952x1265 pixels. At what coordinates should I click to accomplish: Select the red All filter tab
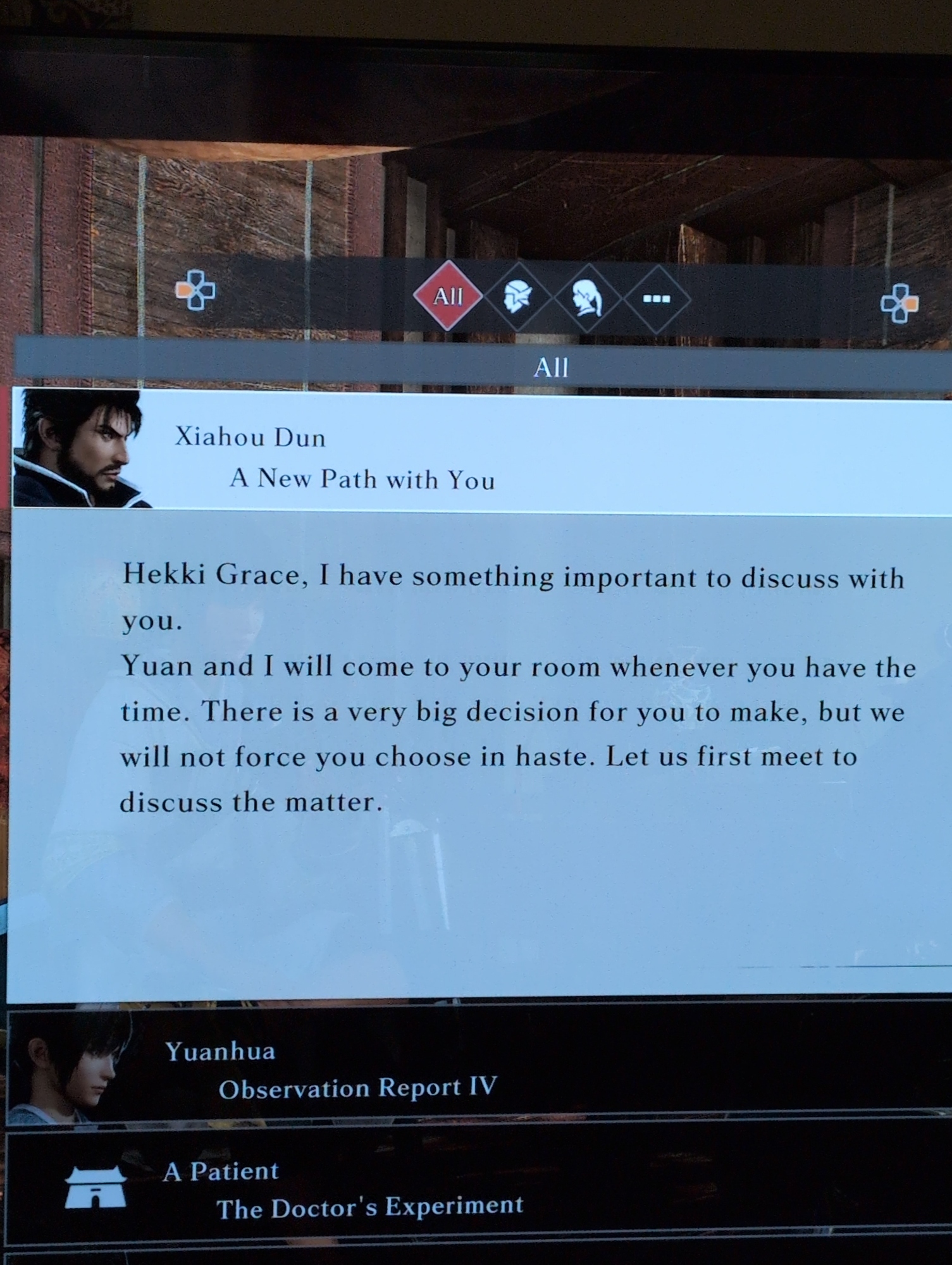[448, 295]
